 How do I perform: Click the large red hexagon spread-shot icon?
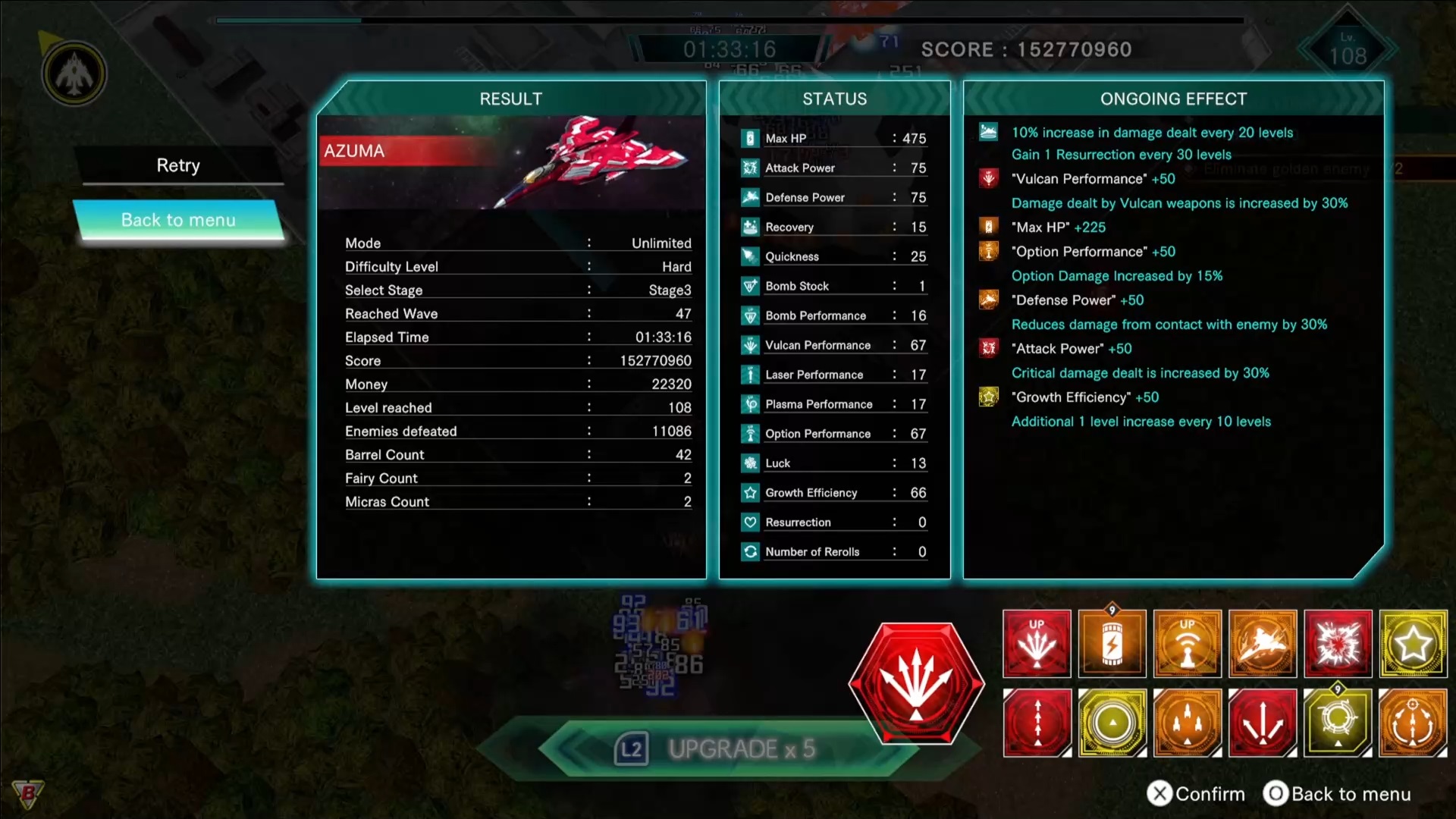pyautogui.click(x=916, y=682)
